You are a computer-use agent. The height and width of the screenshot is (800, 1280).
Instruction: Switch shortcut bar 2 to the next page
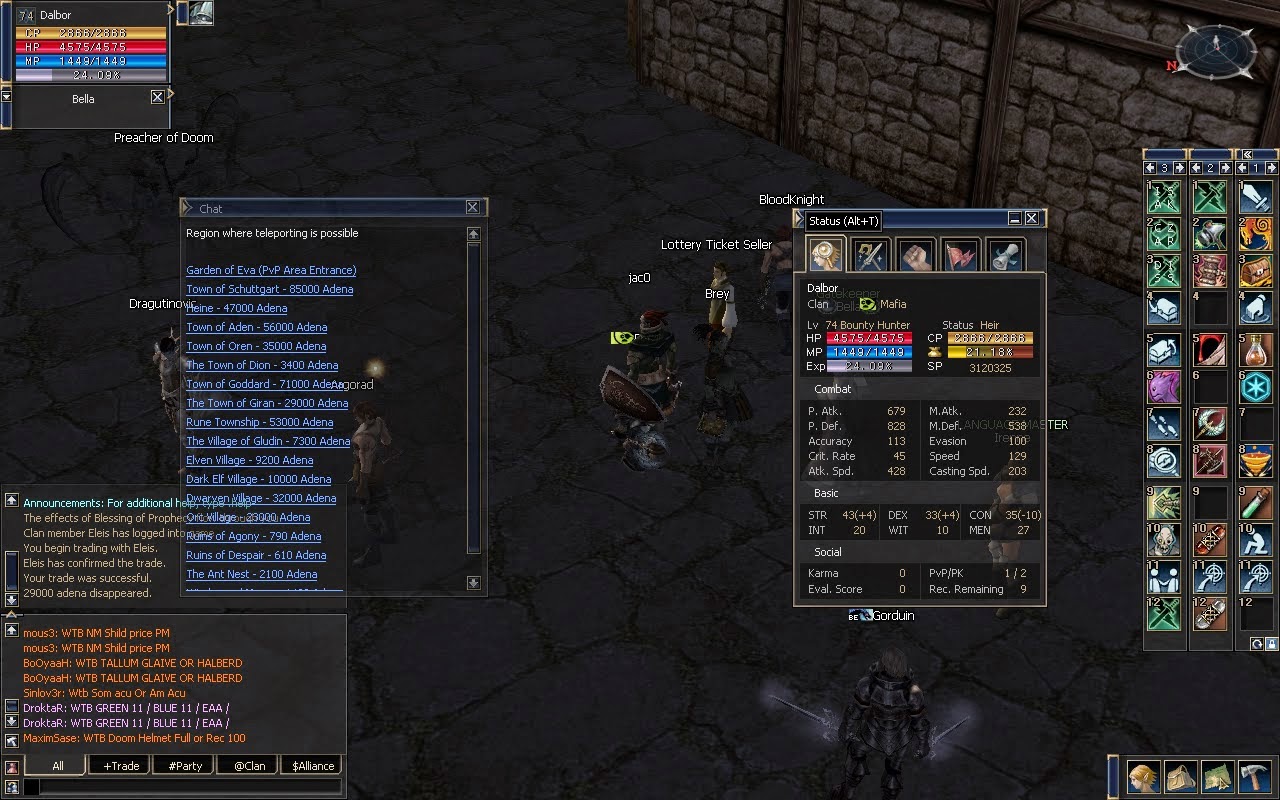pyautogui.click(x=1224, y=167)
